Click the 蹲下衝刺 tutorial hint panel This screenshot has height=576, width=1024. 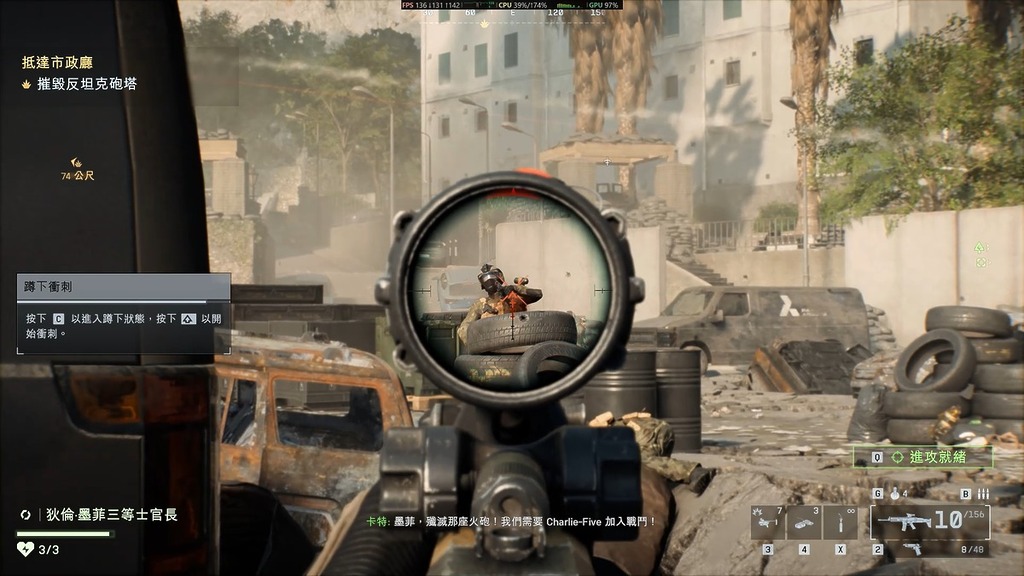(x=123, y=313)
